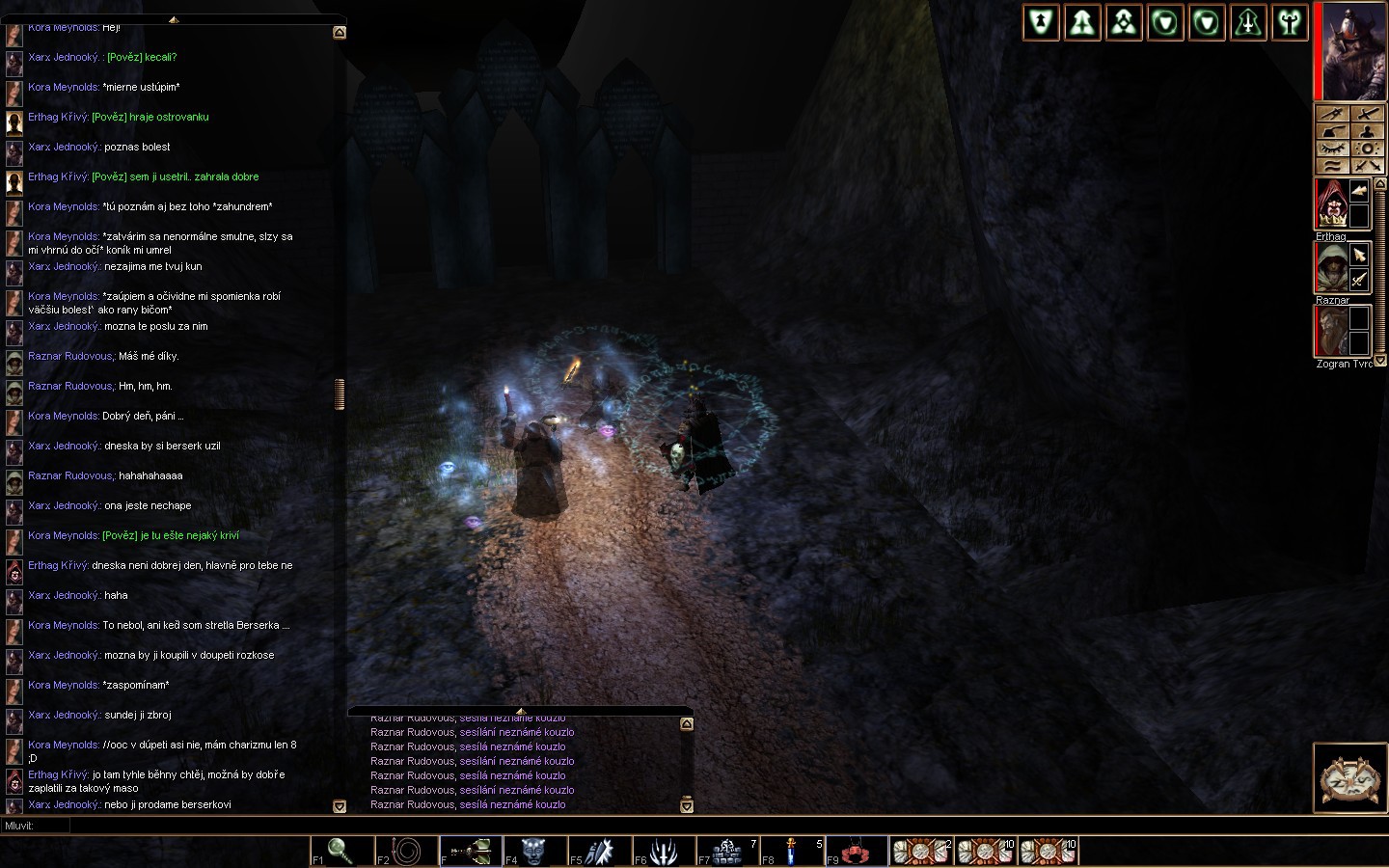Use the coiled whip in slot F2
This screenshot has height=868, width=1389.
[404, 851]
